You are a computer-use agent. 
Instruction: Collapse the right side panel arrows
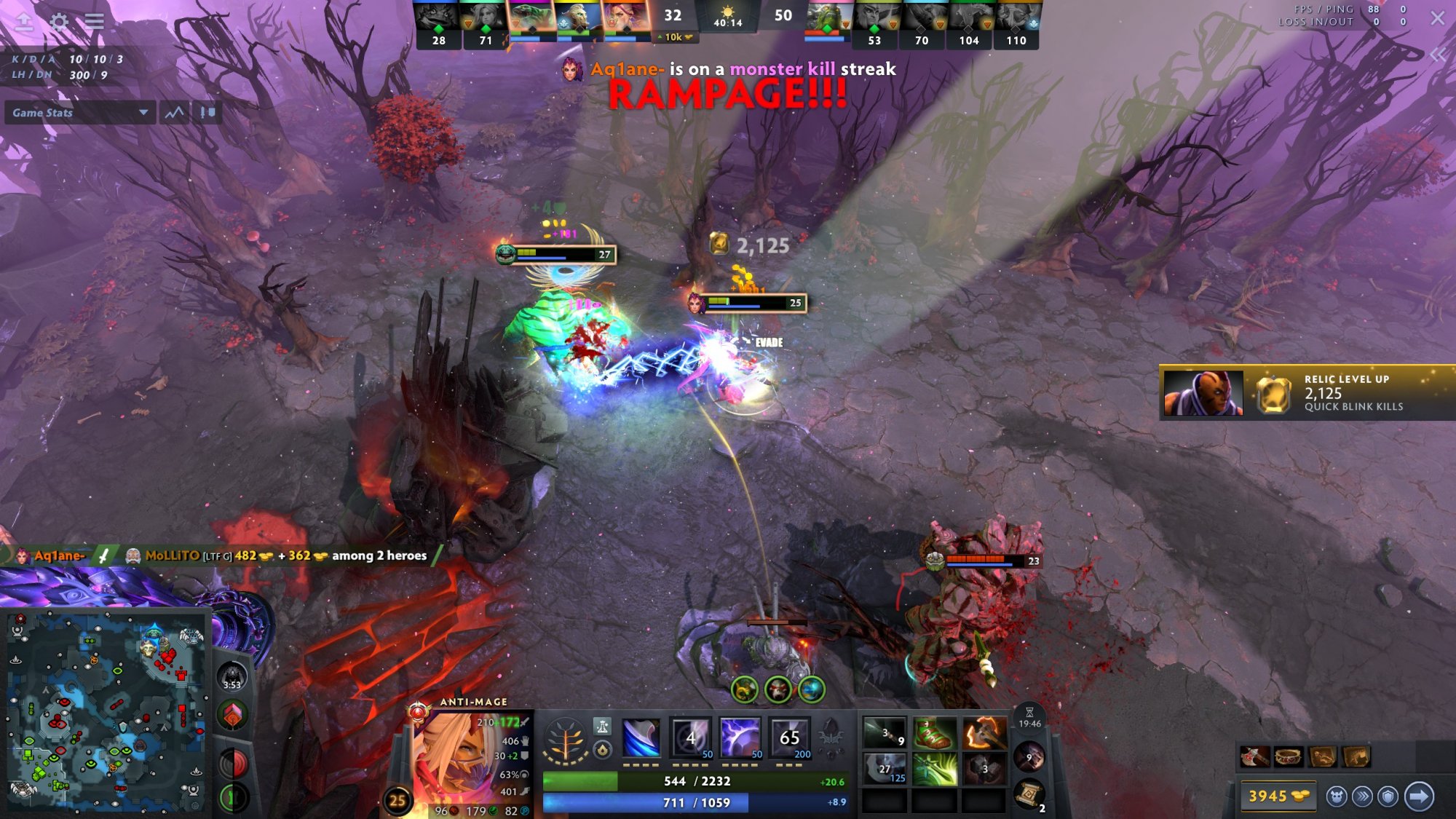pos(1437,55)
